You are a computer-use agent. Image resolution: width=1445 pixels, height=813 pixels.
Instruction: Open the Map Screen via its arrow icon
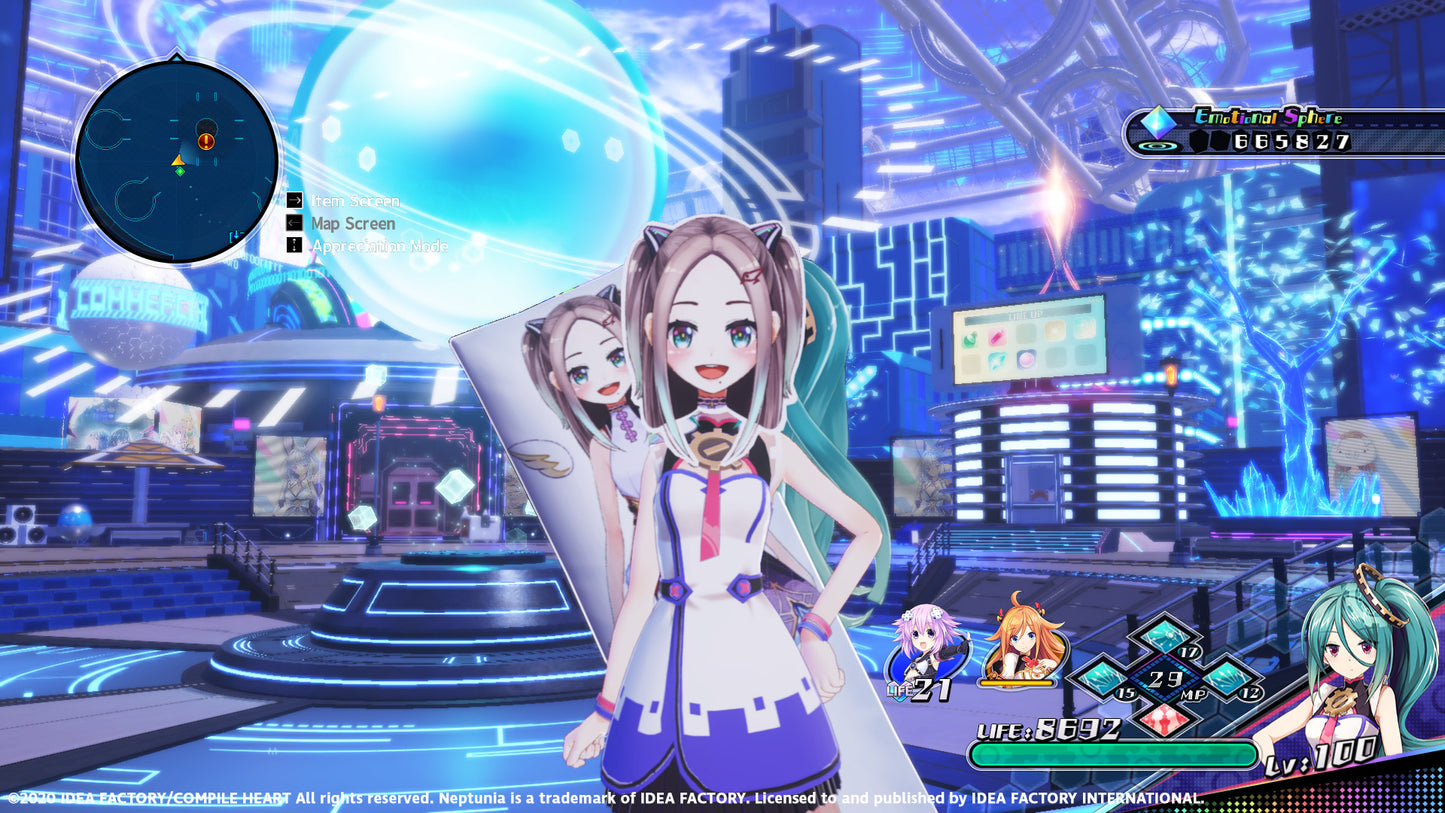(x=293, y=222)
